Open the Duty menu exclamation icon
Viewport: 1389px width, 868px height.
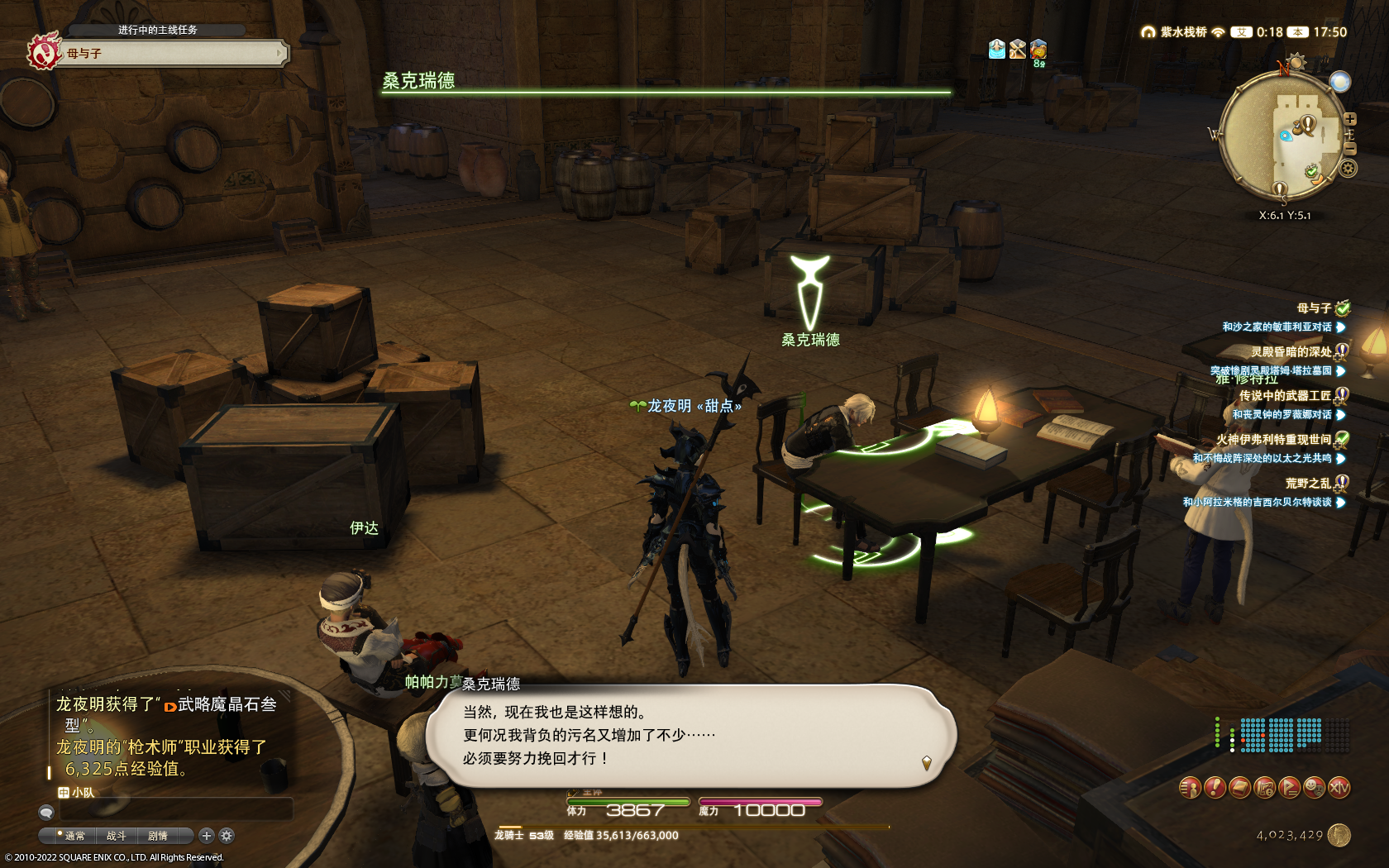click(x=1214, y=788)
